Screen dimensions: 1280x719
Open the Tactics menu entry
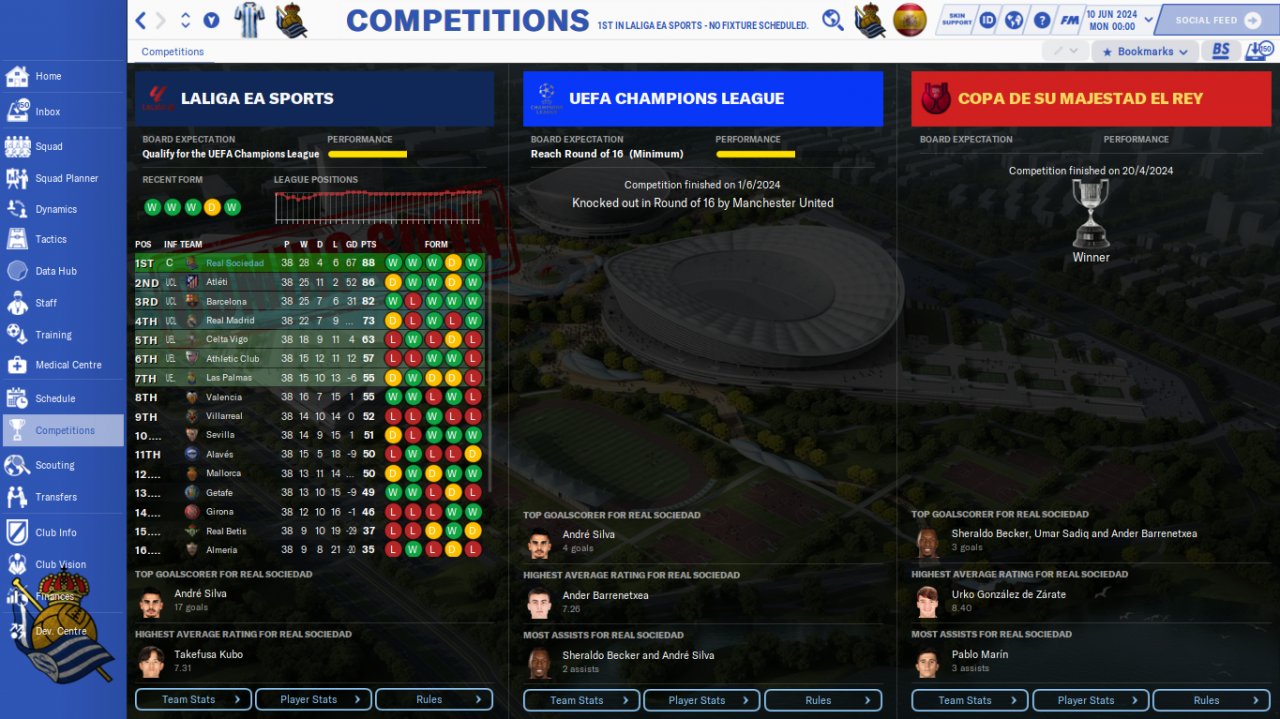click(50, 240)
